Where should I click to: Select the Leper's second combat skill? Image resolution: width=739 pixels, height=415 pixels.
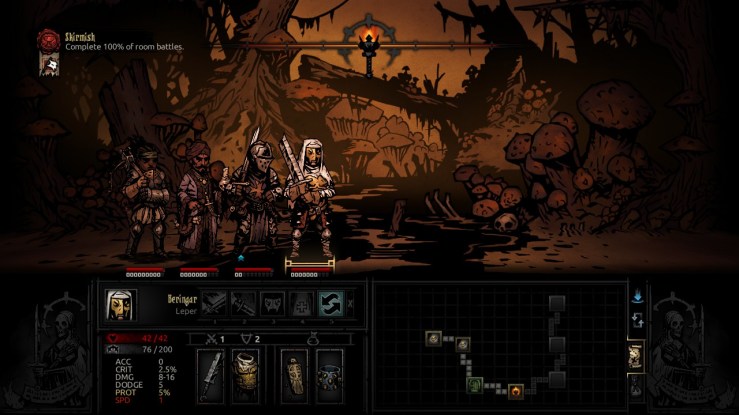click(244, 303)
